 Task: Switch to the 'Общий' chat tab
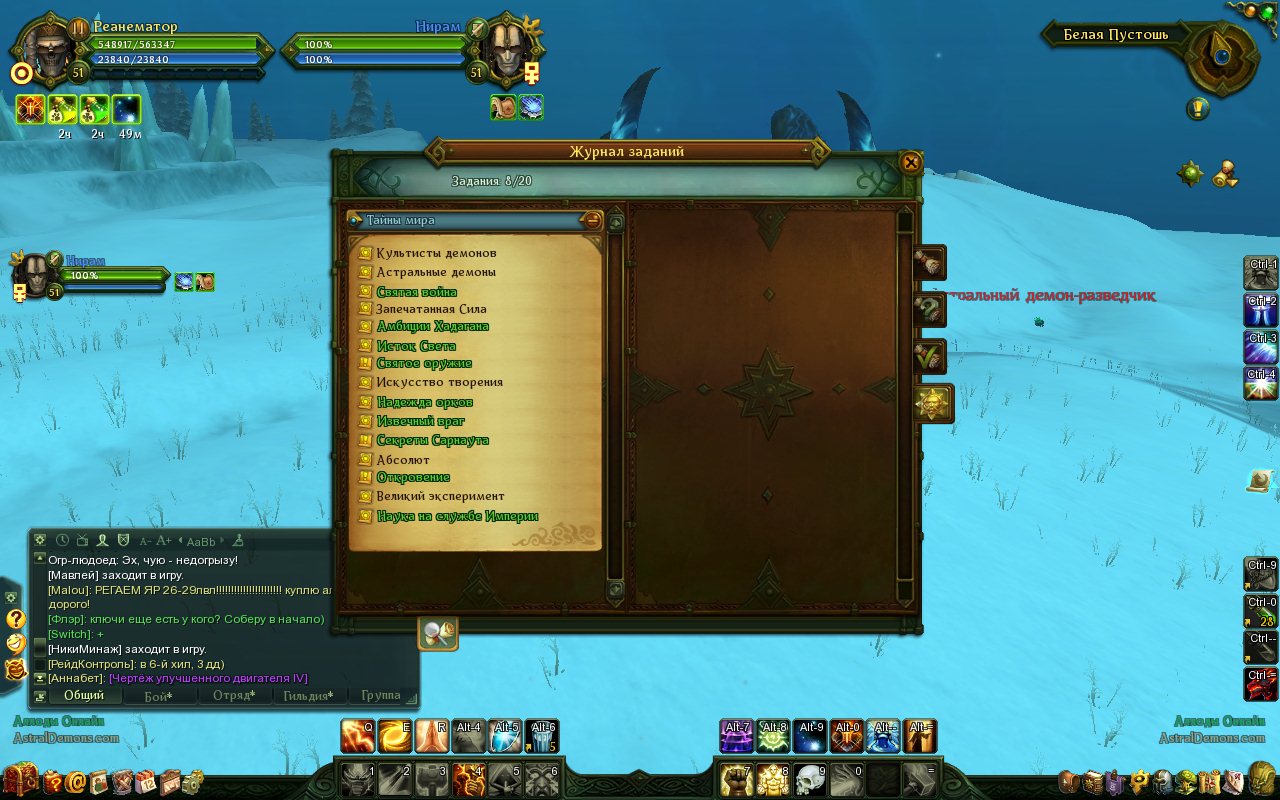pos(84,695)
